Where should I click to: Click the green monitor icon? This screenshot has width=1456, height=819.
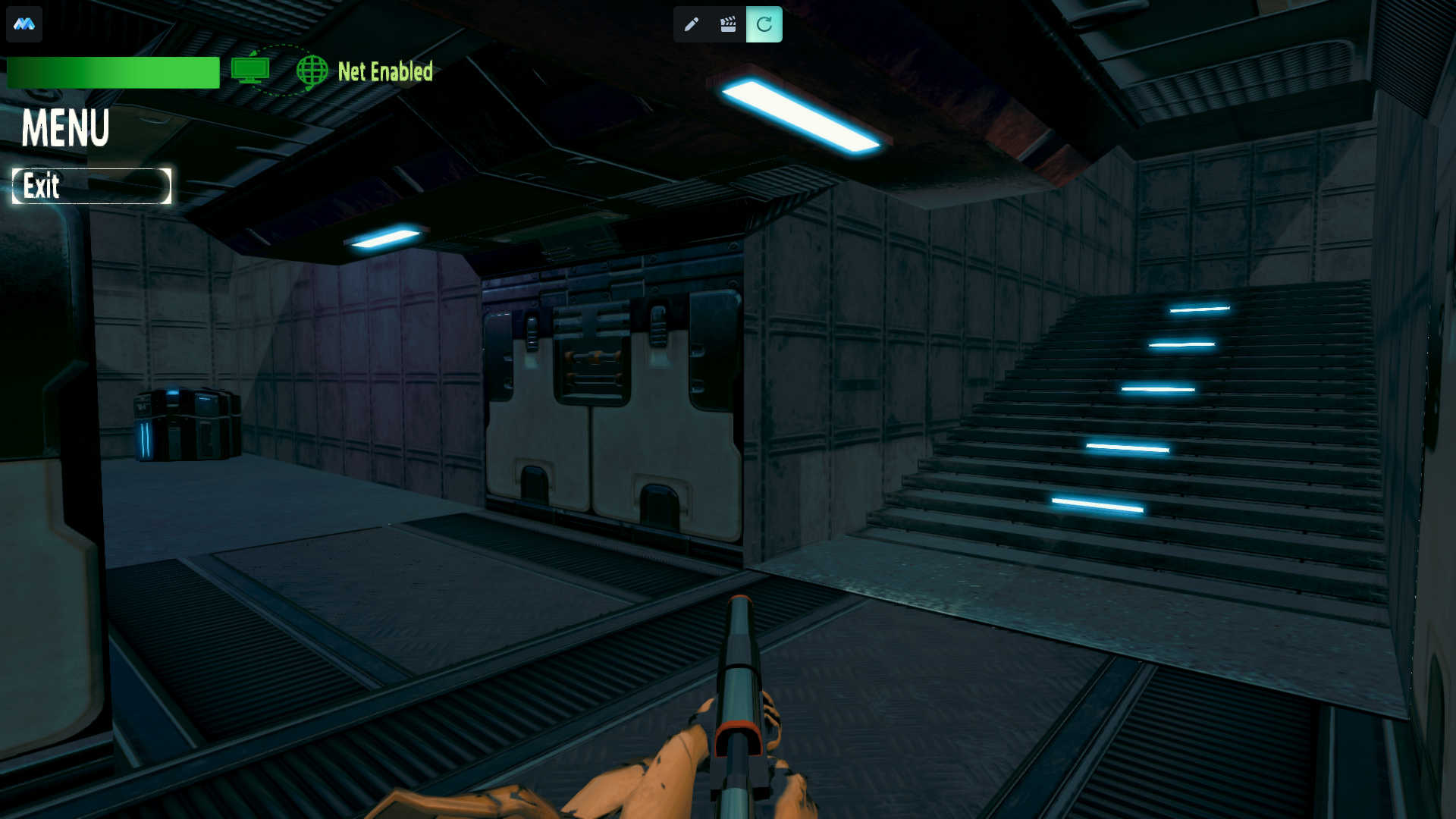coord(250,71)
